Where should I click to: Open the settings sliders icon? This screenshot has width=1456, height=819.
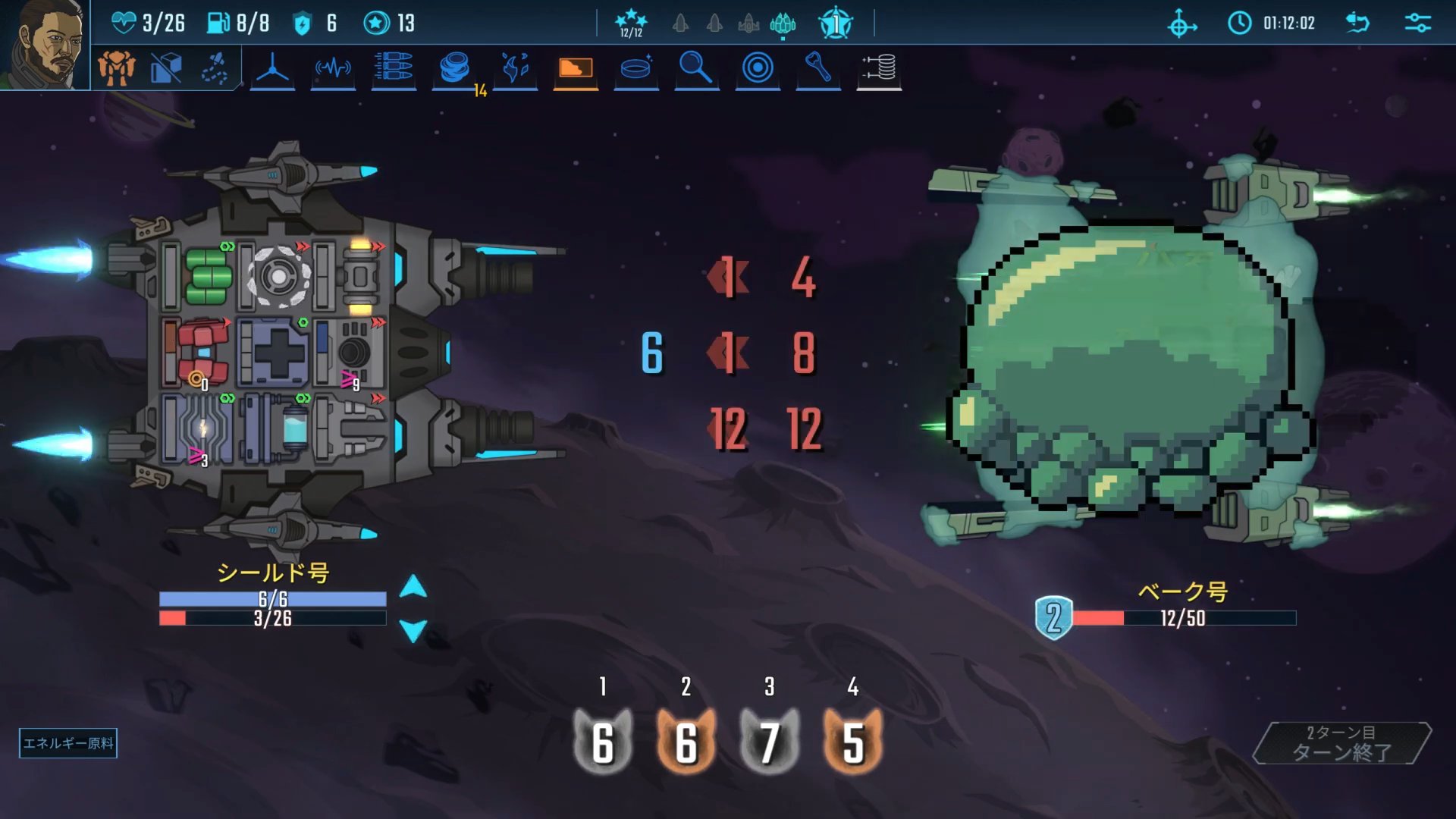[1417, 23]
